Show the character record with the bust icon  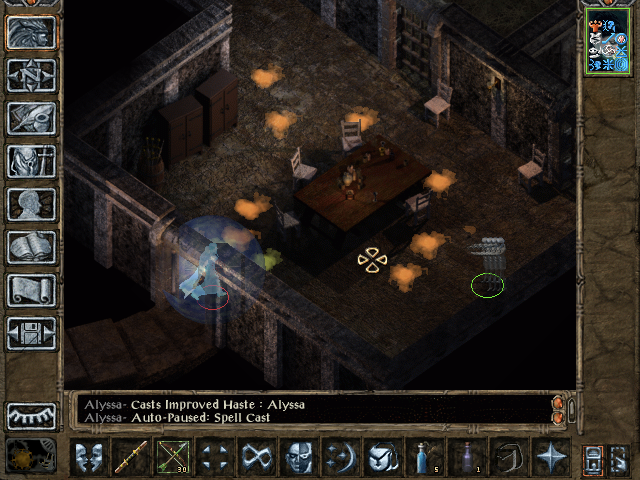click(31, 204)
